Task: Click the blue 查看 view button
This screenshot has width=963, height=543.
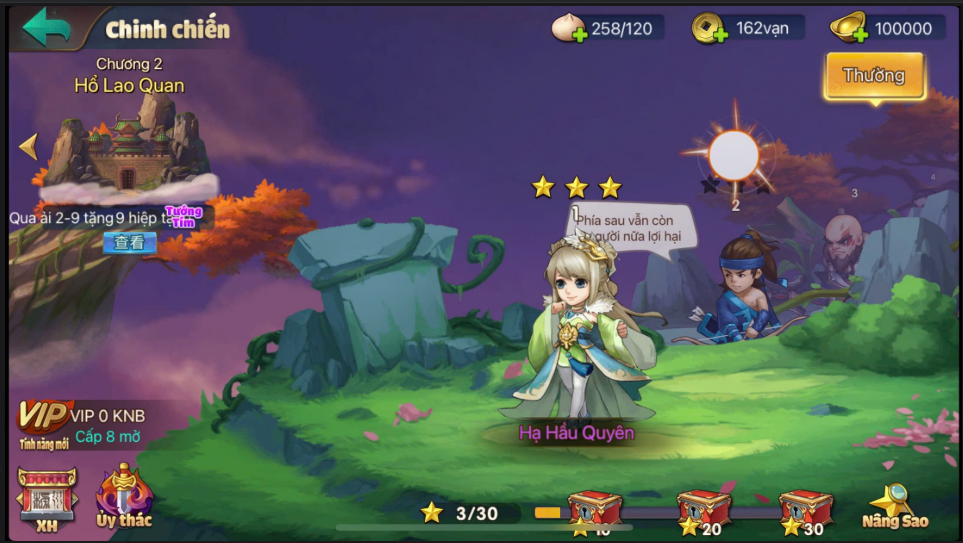Action: click(129, 242)
